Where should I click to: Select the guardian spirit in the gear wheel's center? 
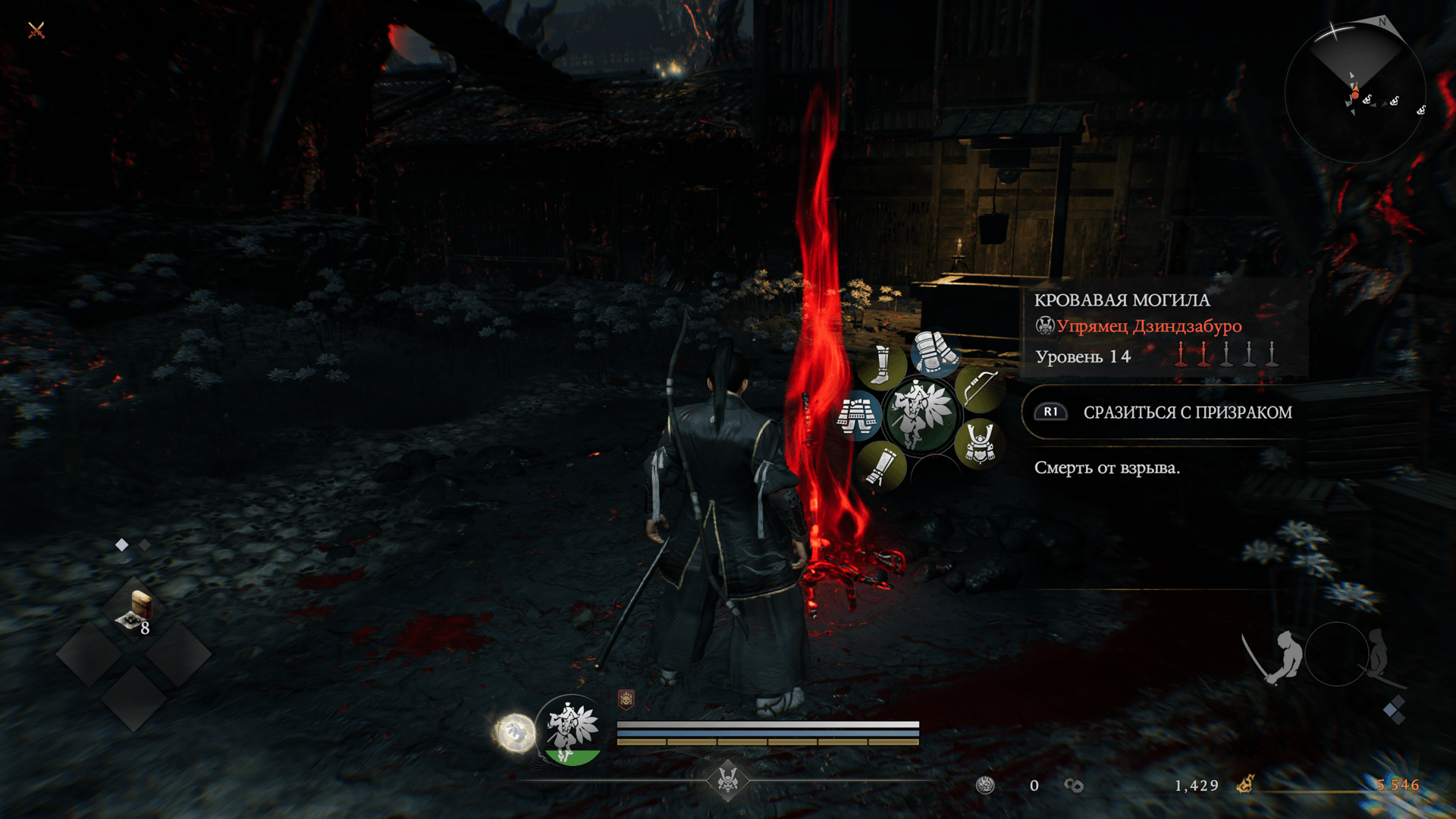(x=921, y=414)
